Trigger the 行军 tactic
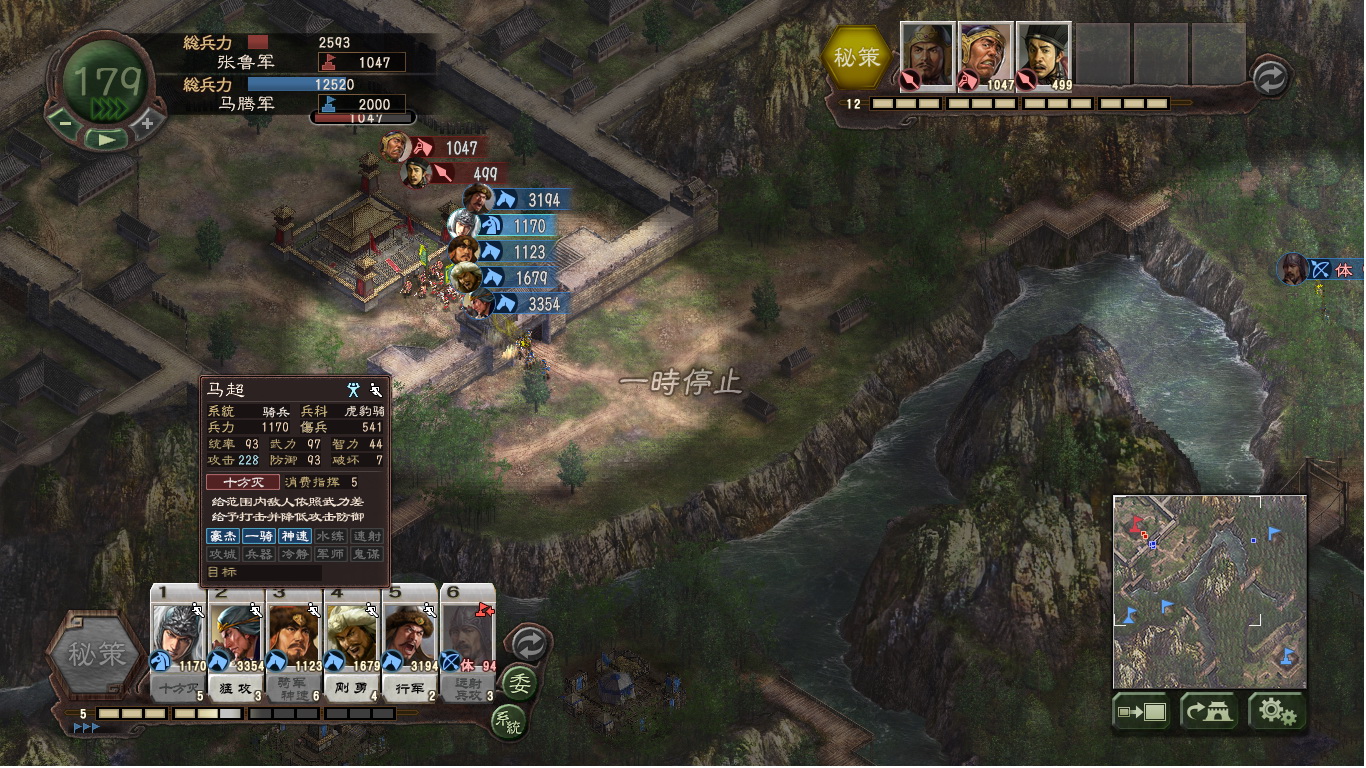 (410, 688)
